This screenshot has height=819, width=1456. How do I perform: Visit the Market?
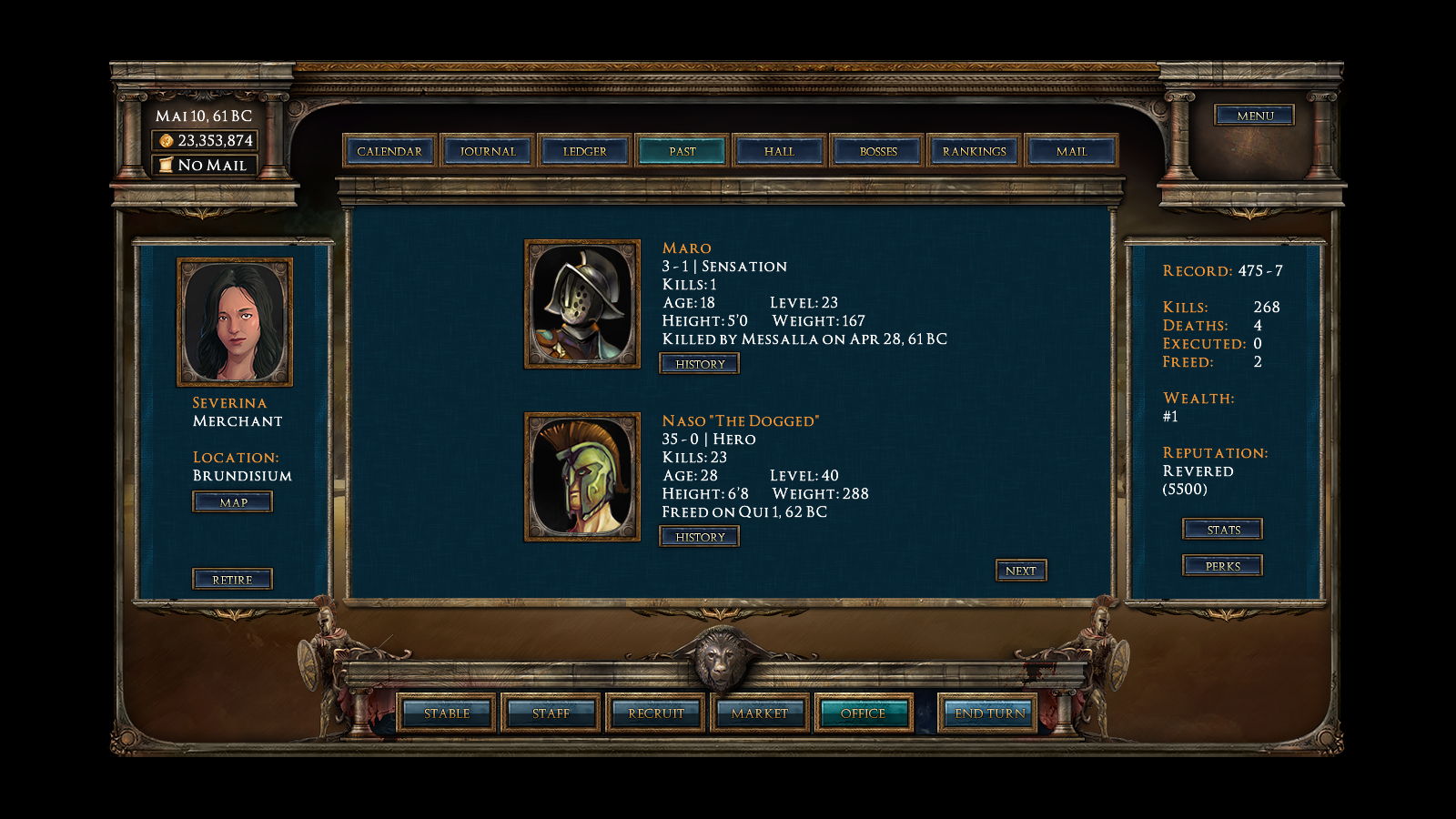760,713
